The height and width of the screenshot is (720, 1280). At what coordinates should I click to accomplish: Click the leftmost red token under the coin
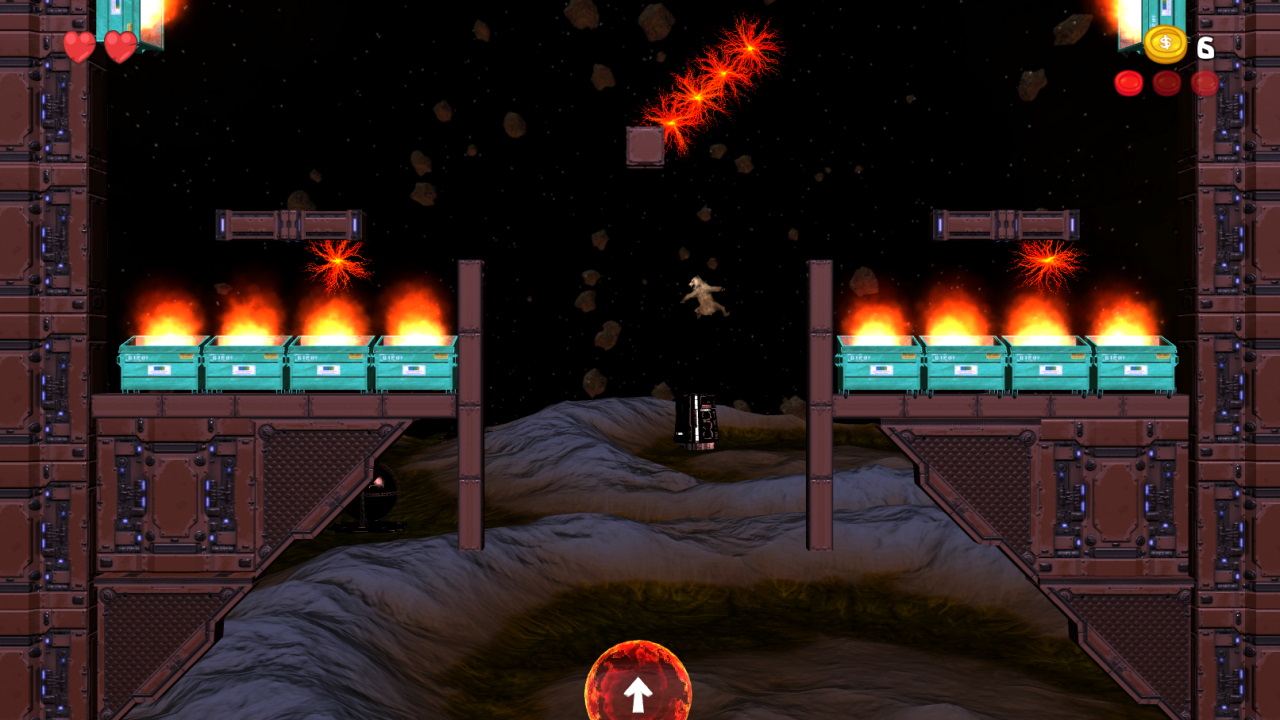[1131, 83]
